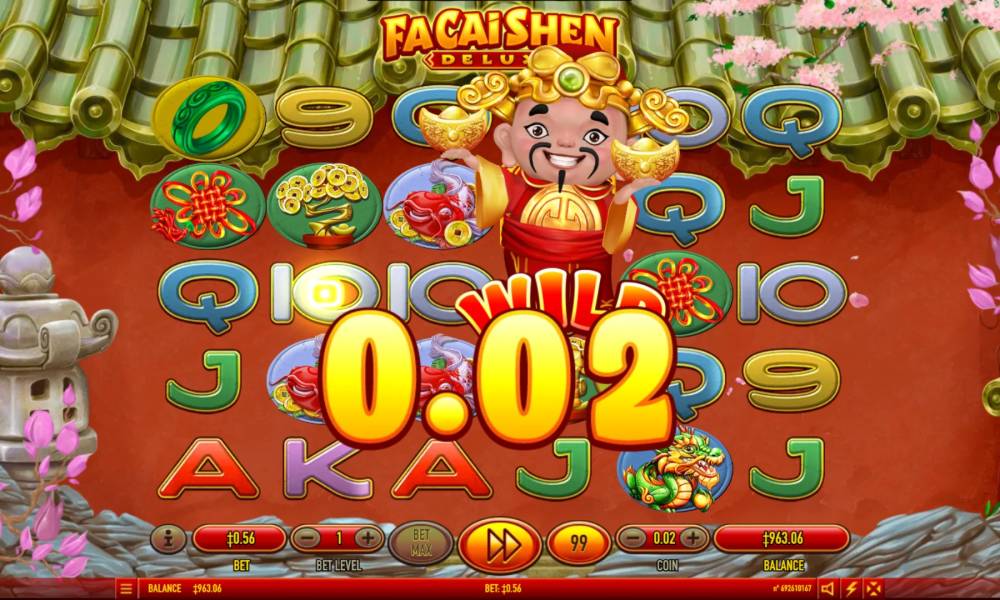The image size is (1000, 600).
Task: Raise the coin value
Action: point(693,539)
